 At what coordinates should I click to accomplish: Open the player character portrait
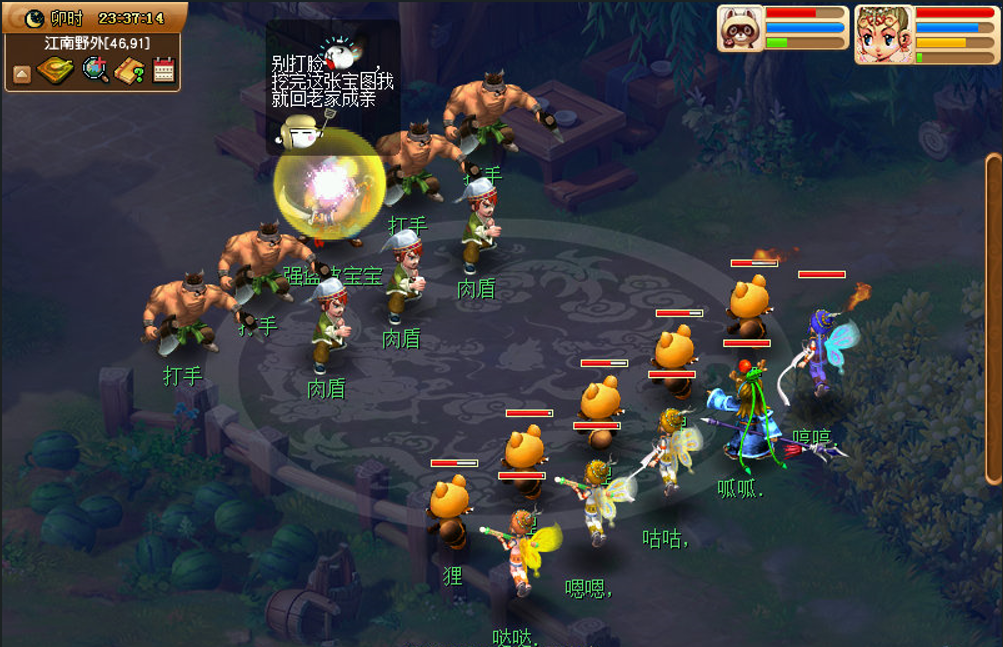(x=884, y=33)
